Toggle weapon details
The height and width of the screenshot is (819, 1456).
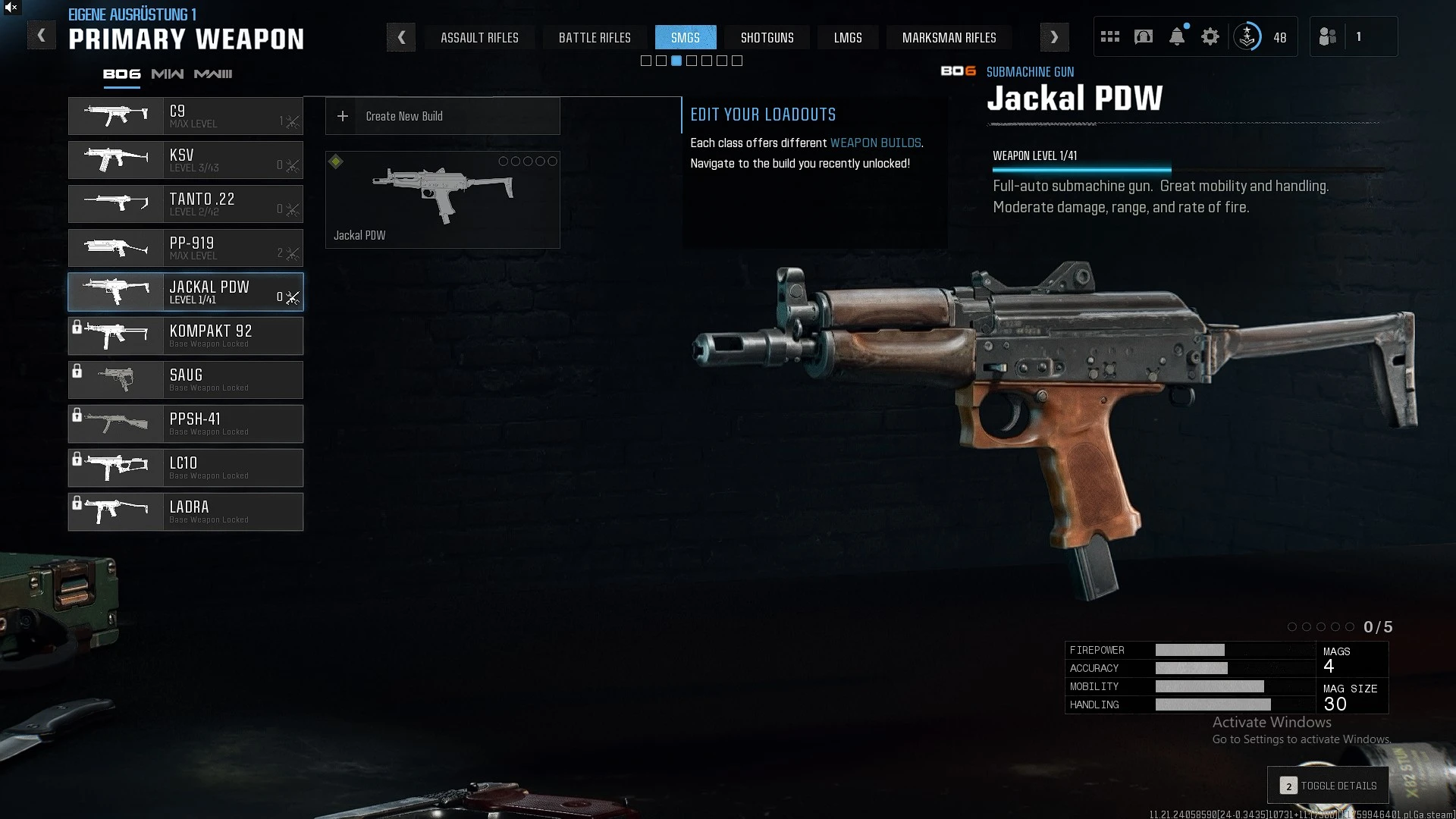pyautogui.click(x=1329, y=786)
